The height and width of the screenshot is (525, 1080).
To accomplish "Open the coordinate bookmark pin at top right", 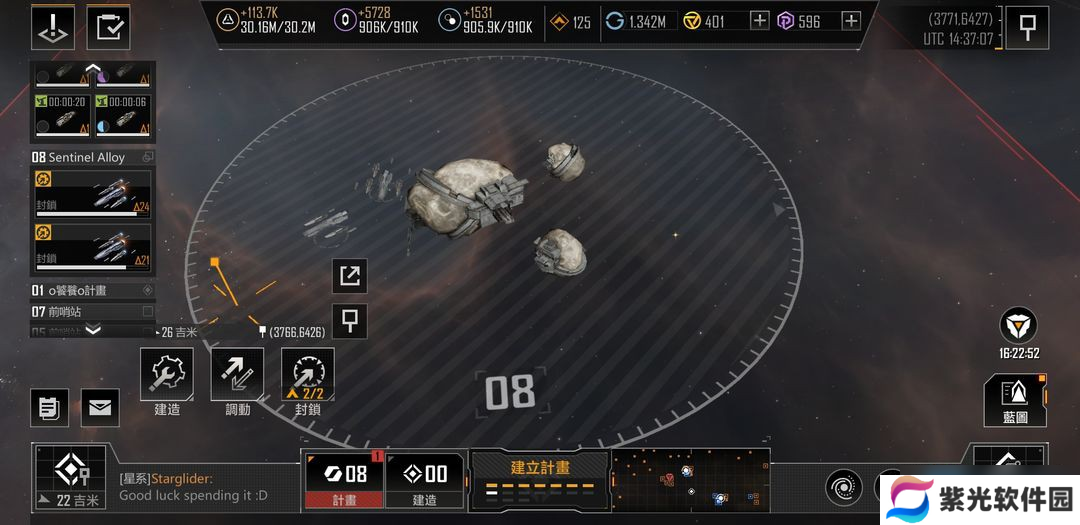I will click(1027, 28).
